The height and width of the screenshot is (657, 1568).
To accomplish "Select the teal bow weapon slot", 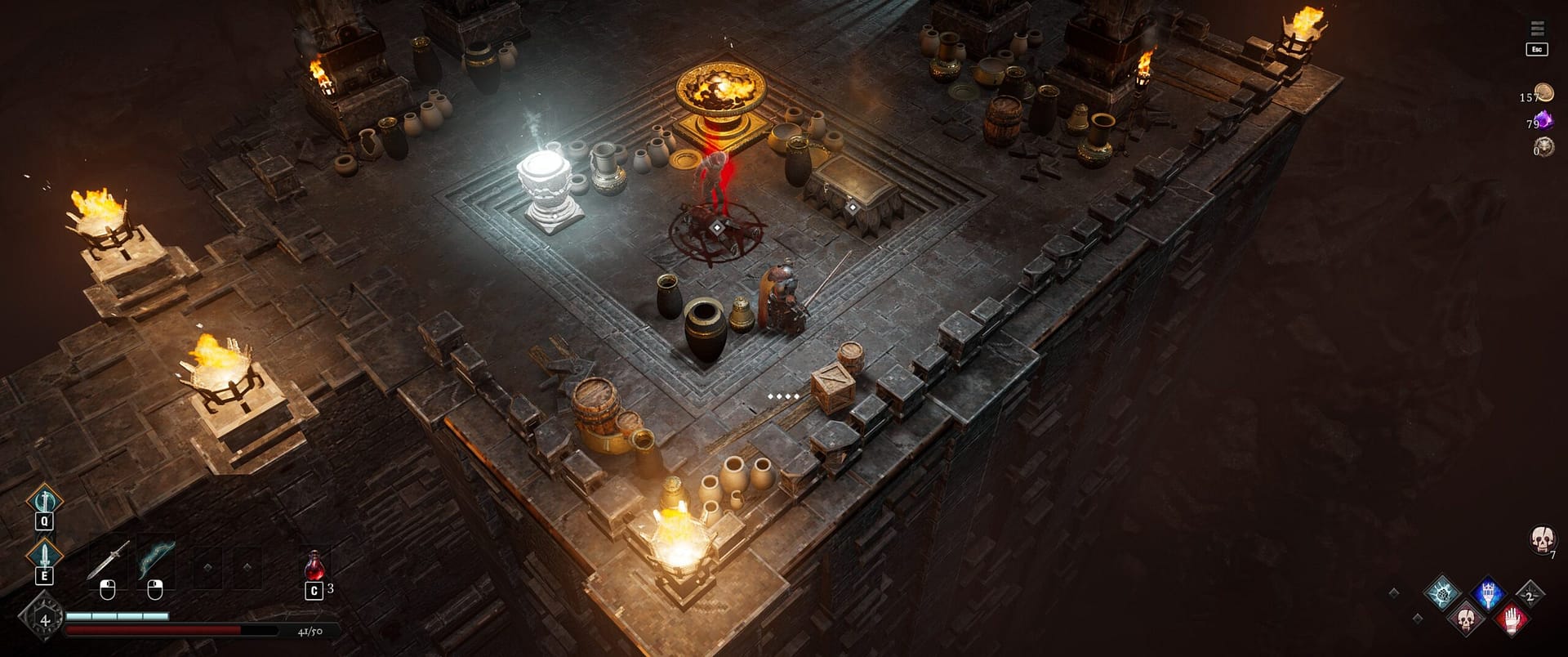I will [x=155, y=561].
